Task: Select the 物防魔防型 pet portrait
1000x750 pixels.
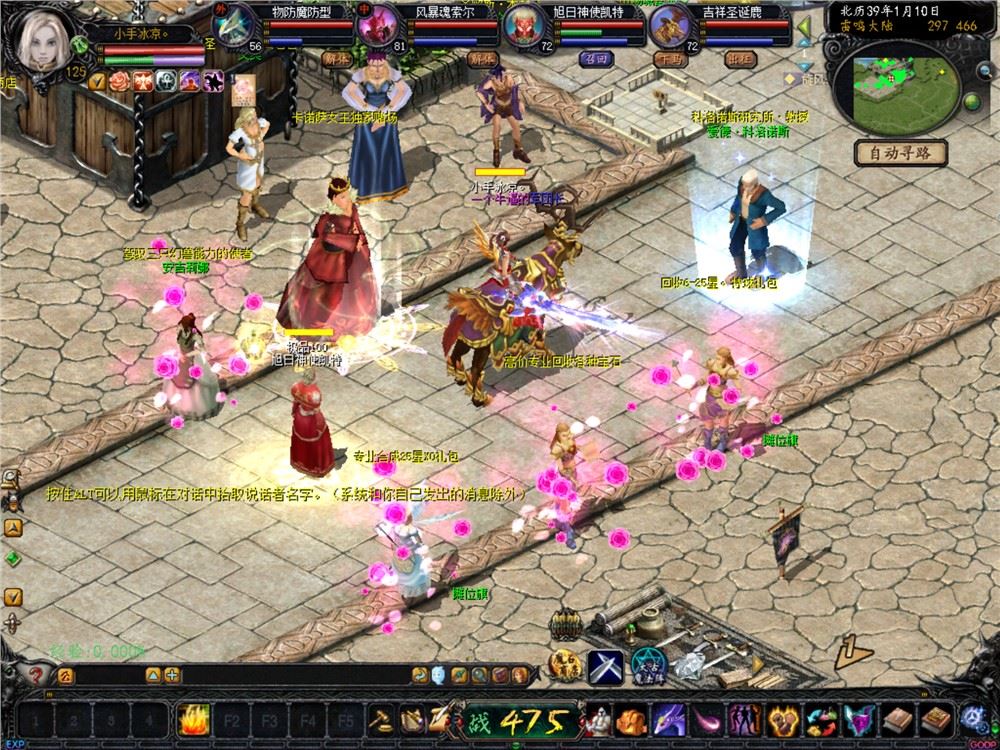Action: click(x=236, y=24)
